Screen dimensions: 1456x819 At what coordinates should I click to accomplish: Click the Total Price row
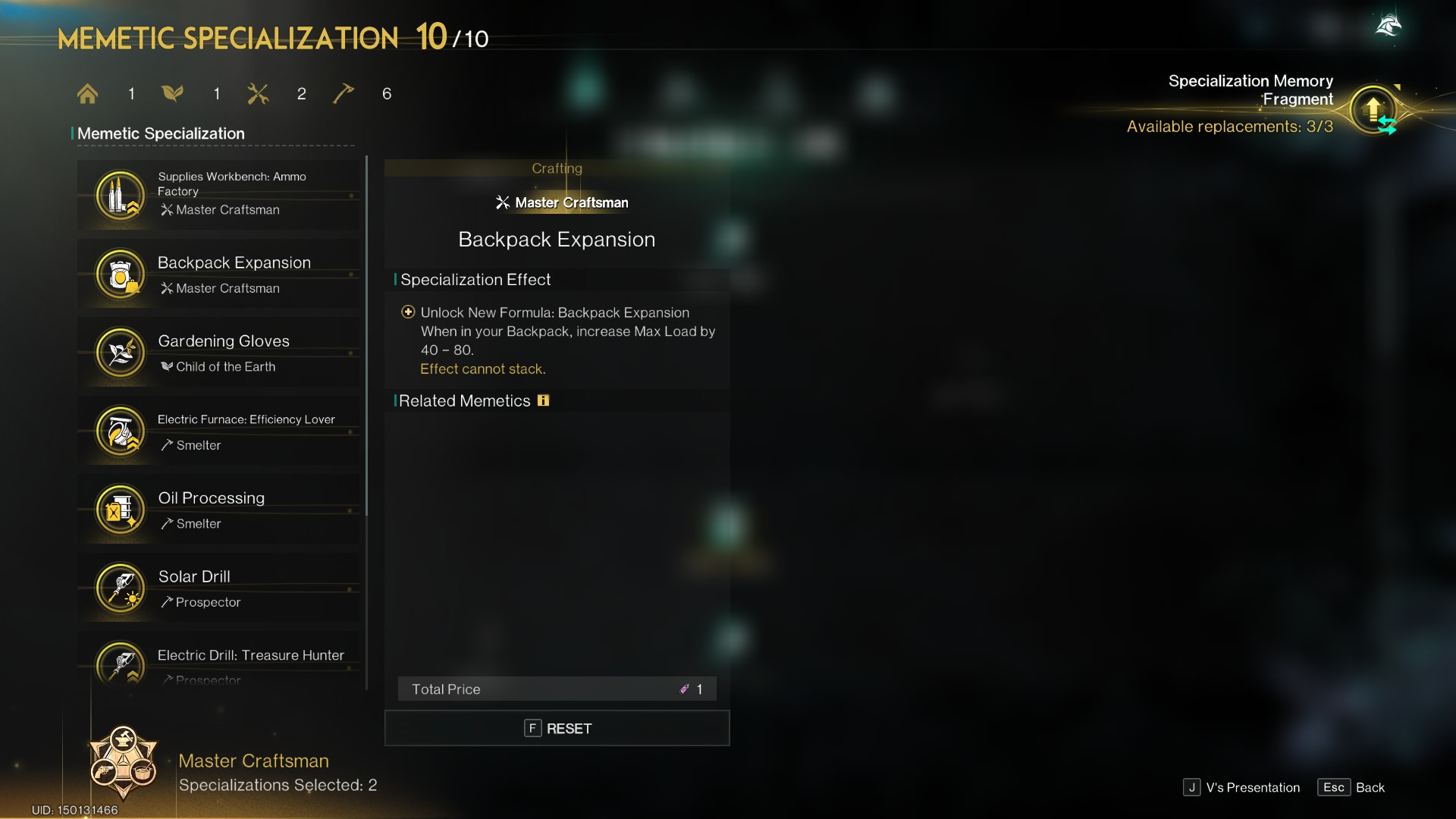(x=557, y=689)
